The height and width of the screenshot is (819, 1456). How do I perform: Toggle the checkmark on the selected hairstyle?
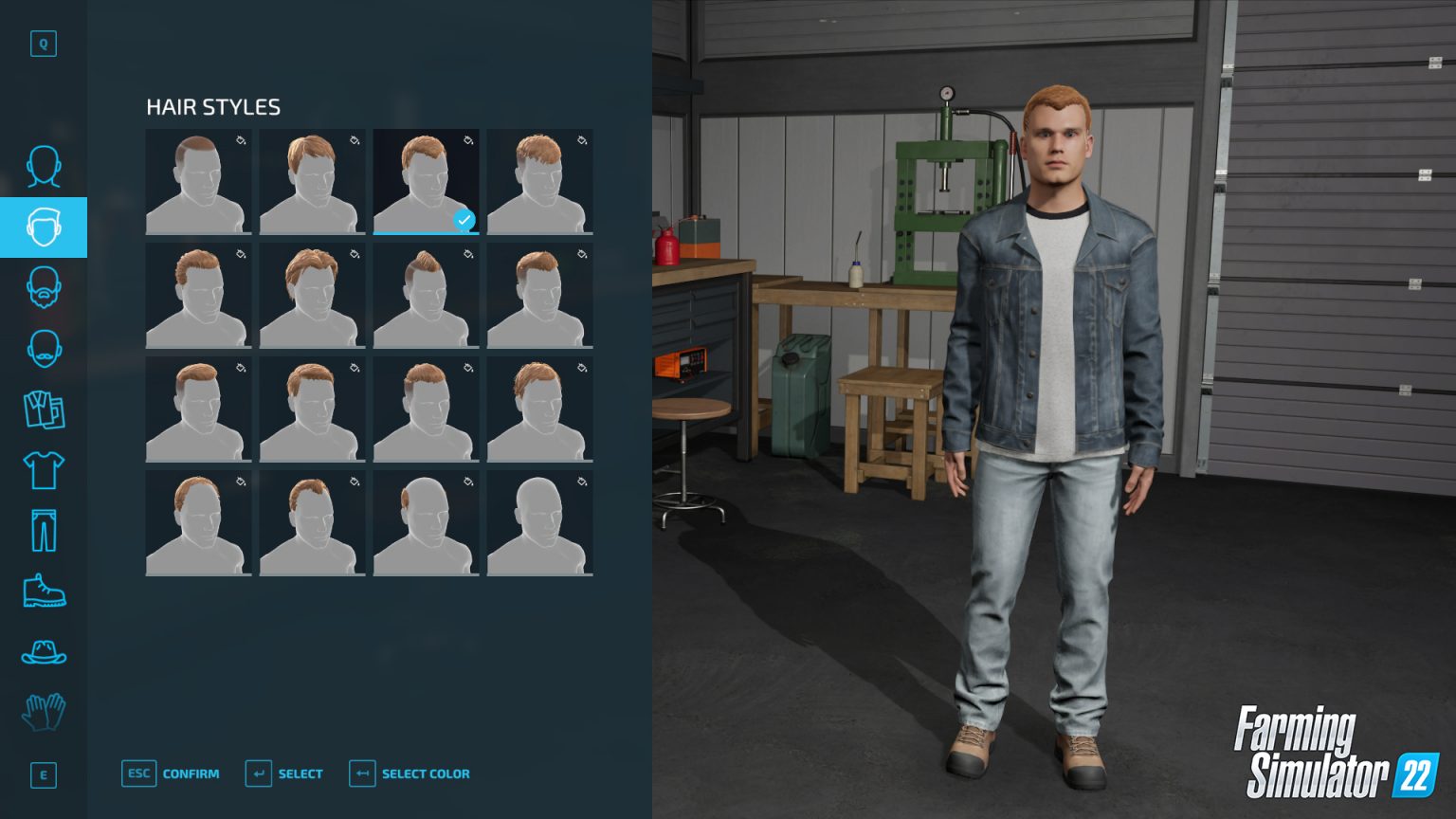[464, 221]
